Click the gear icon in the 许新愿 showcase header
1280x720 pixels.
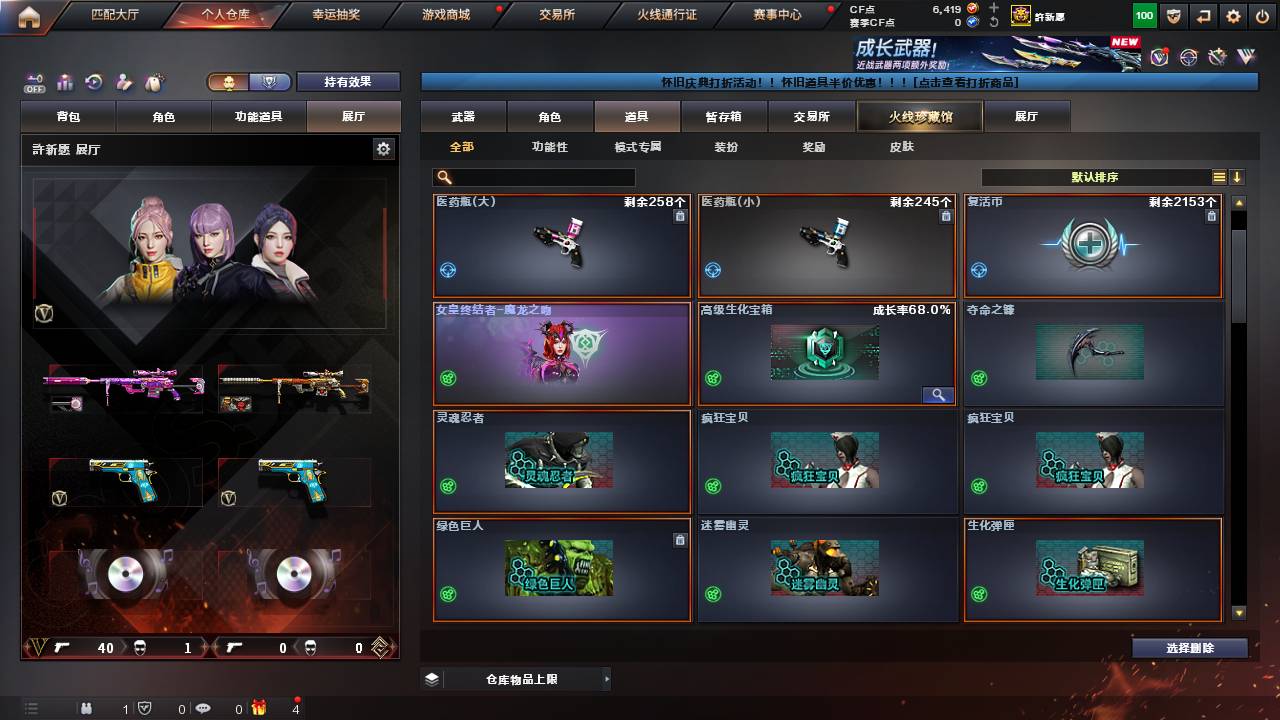coord(383,147)
